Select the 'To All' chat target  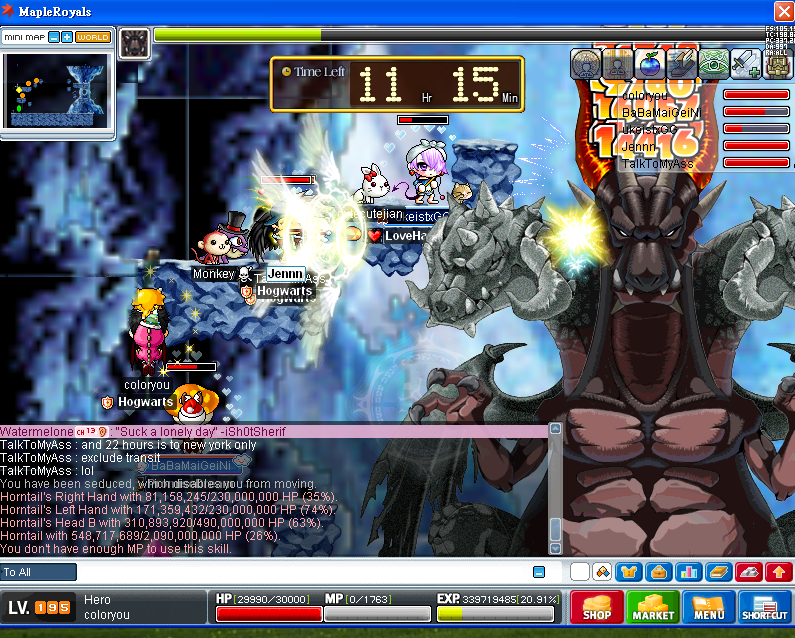tap(39, 572)
